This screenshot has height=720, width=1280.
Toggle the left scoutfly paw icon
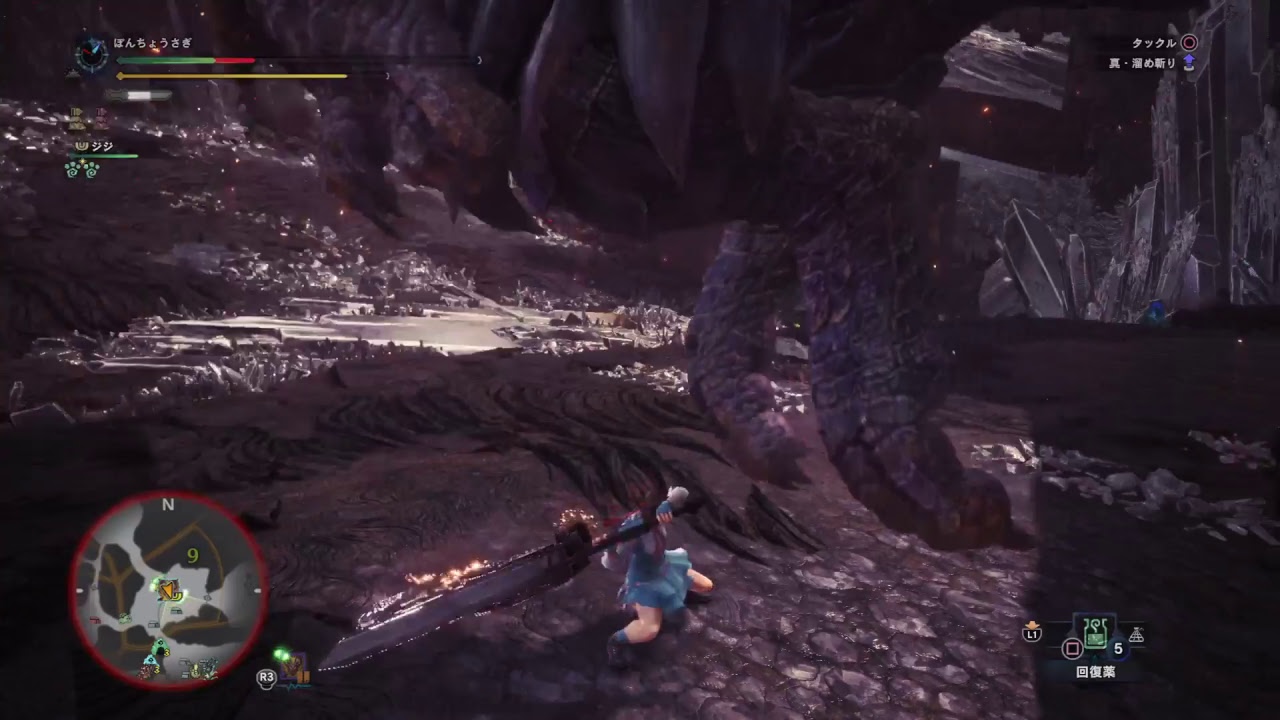click(71, 169)
